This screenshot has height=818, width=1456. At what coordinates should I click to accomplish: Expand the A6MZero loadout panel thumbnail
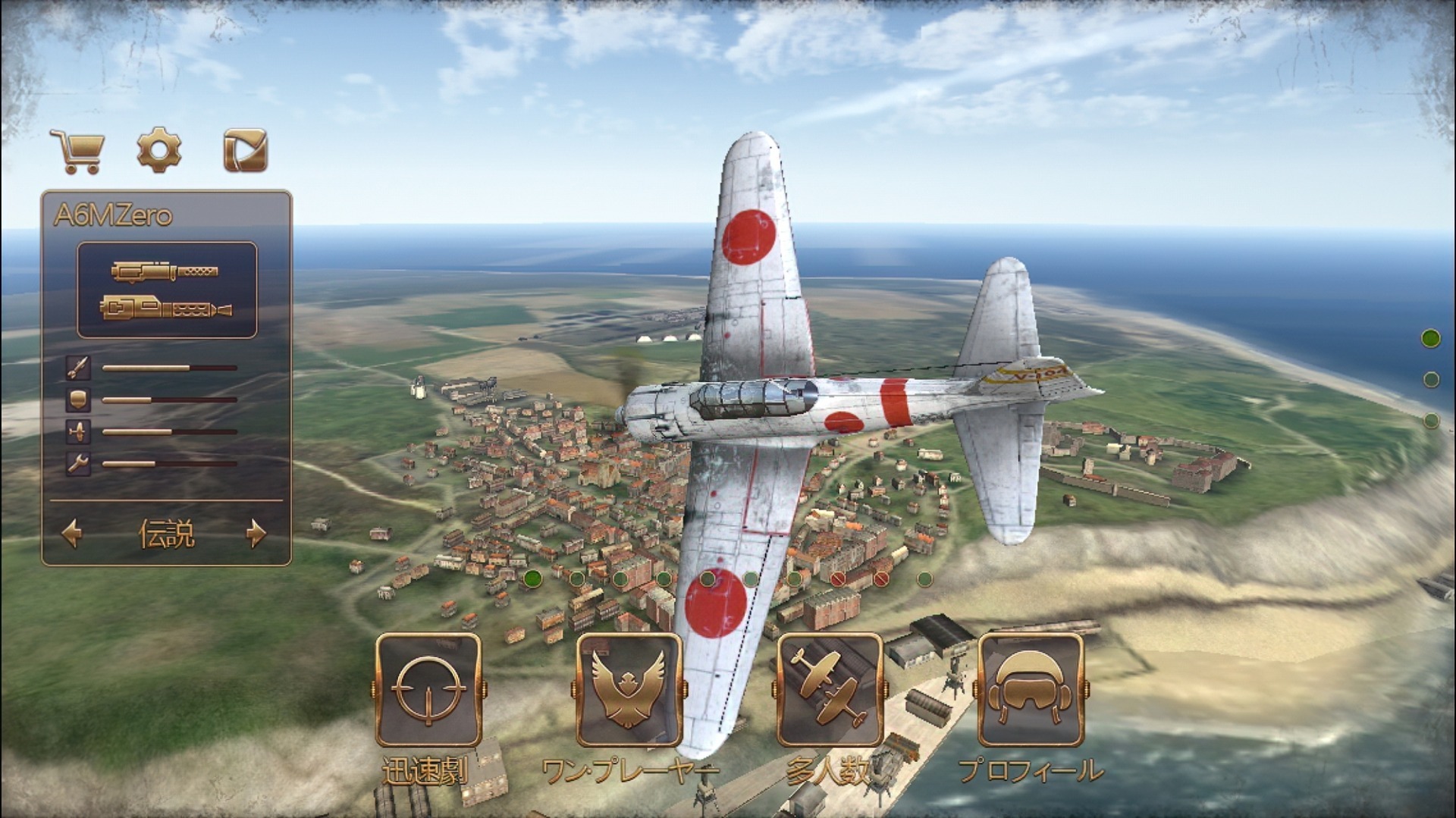point(167,292)
